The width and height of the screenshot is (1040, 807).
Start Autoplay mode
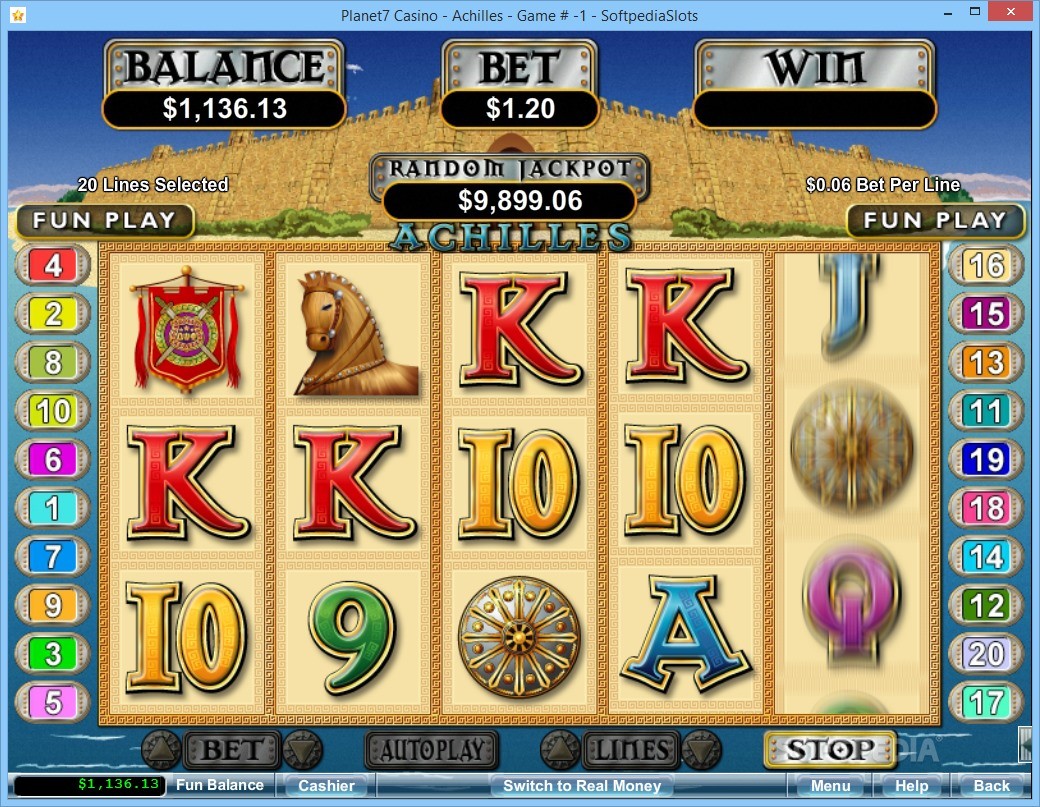pyautogui.click(x=431, y=749)
